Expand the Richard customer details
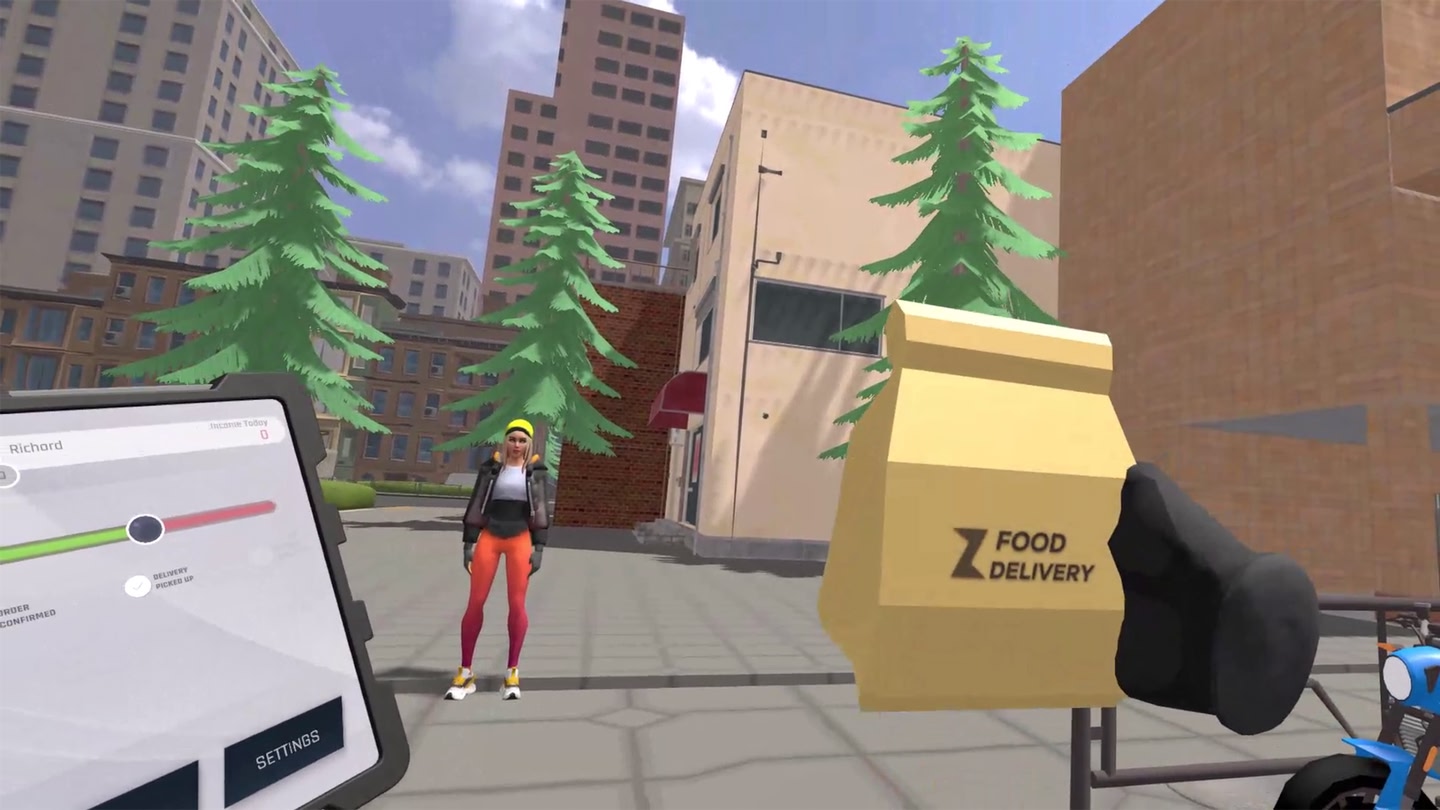Screen dimensions: 1440x810 coord(37,445)
